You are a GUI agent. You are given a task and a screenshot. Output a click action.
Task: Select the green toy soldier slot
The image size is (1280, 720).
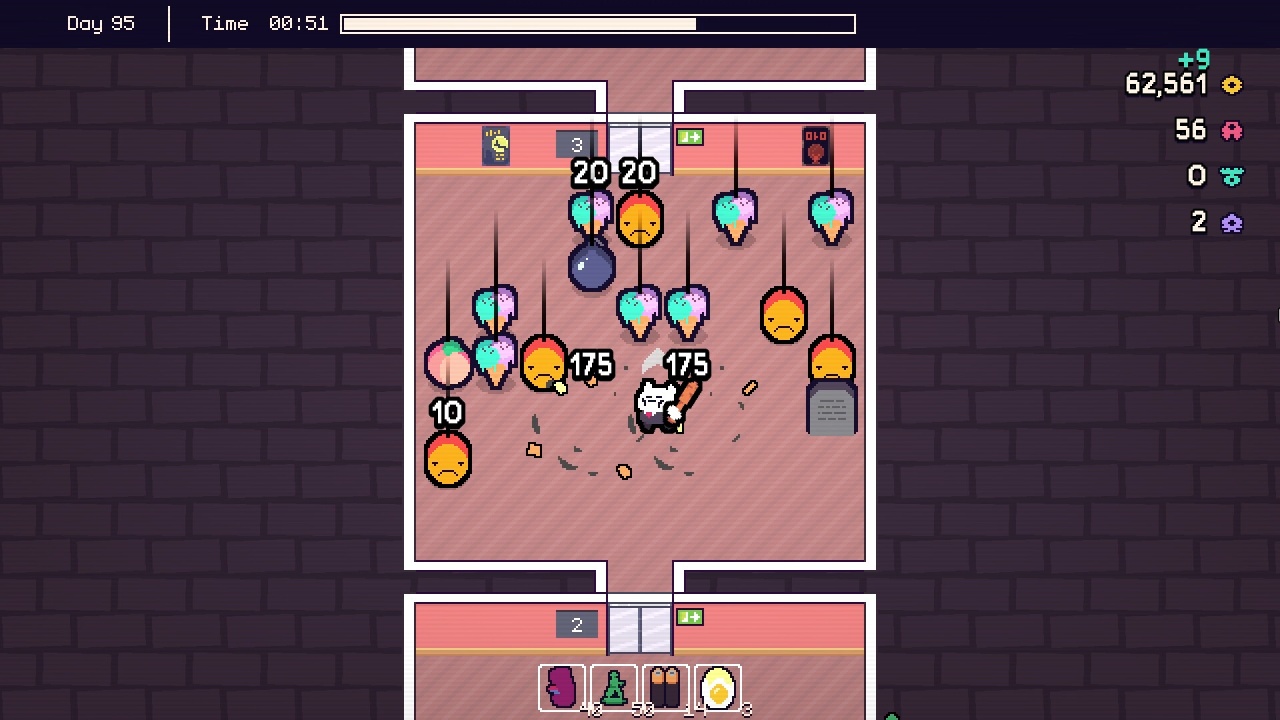[x=615, y=688]
